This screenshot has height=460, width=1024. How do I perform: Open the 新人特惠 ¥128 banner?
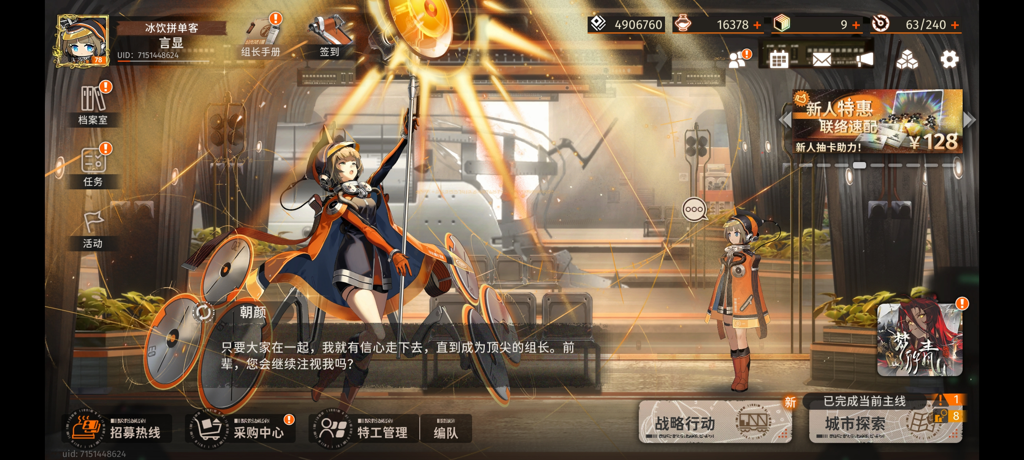(876, 122)
